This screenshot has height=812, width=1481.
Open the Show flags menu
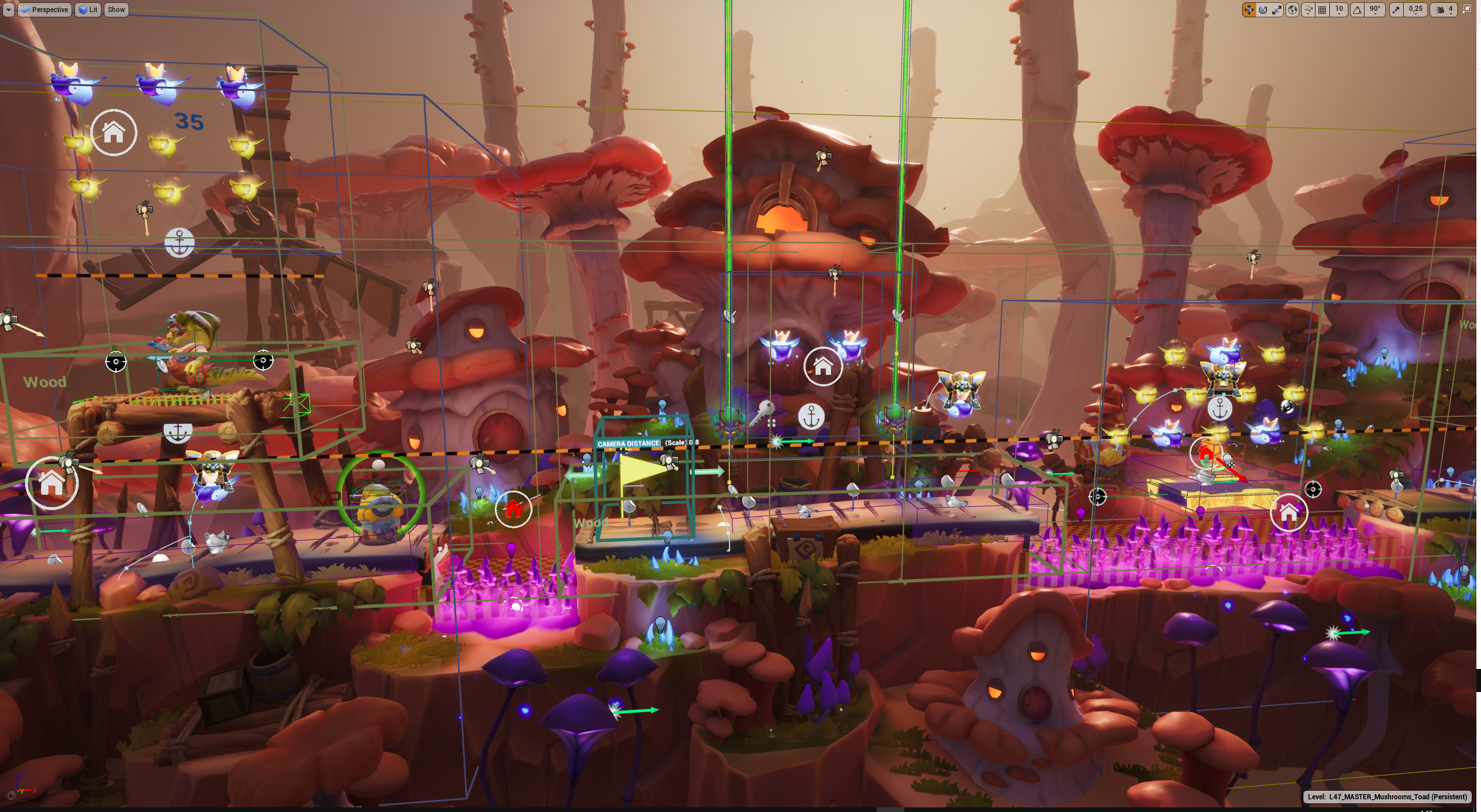pos(116,10)
